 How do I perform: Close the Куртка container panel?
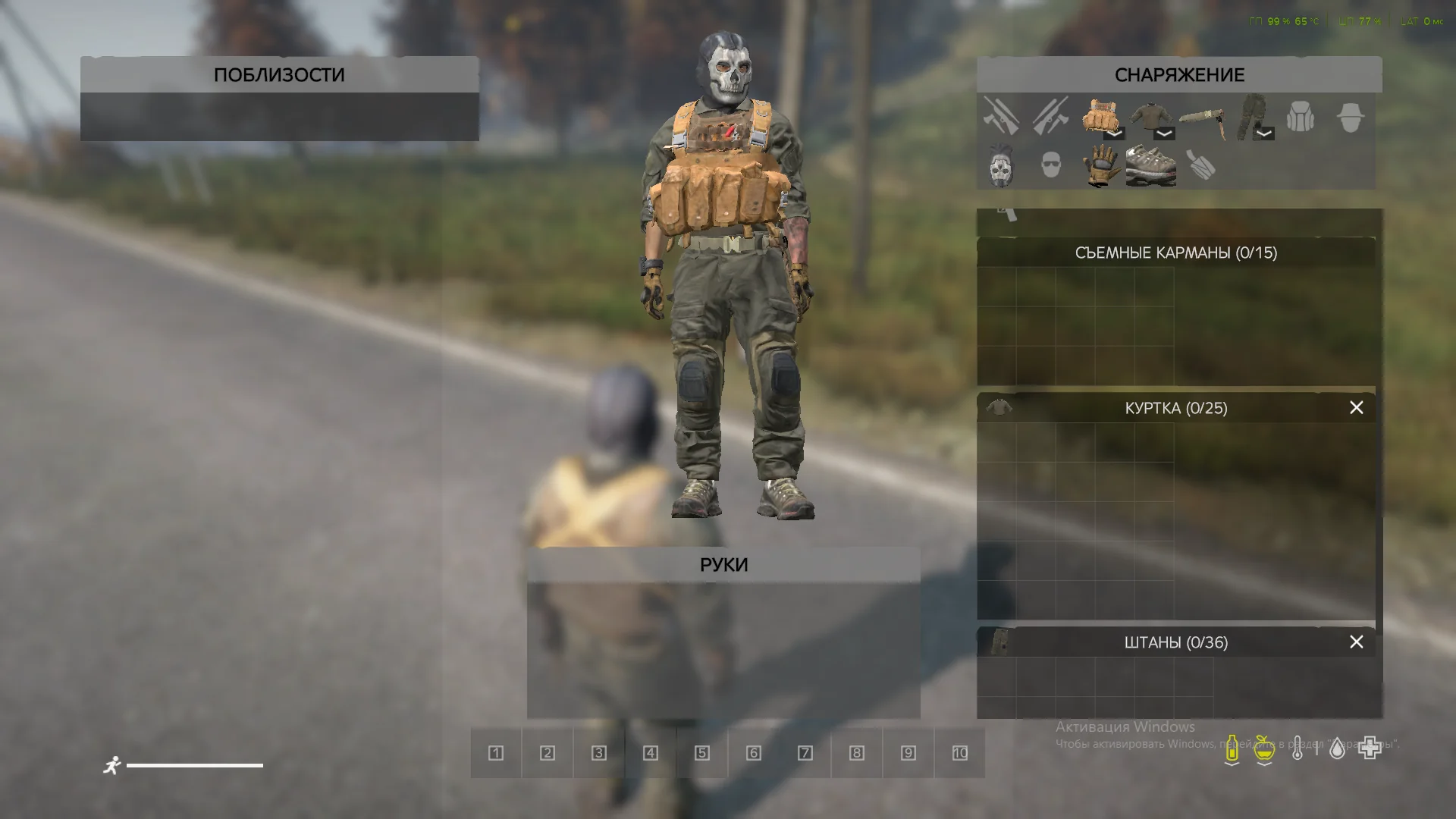click(1356, 408)
